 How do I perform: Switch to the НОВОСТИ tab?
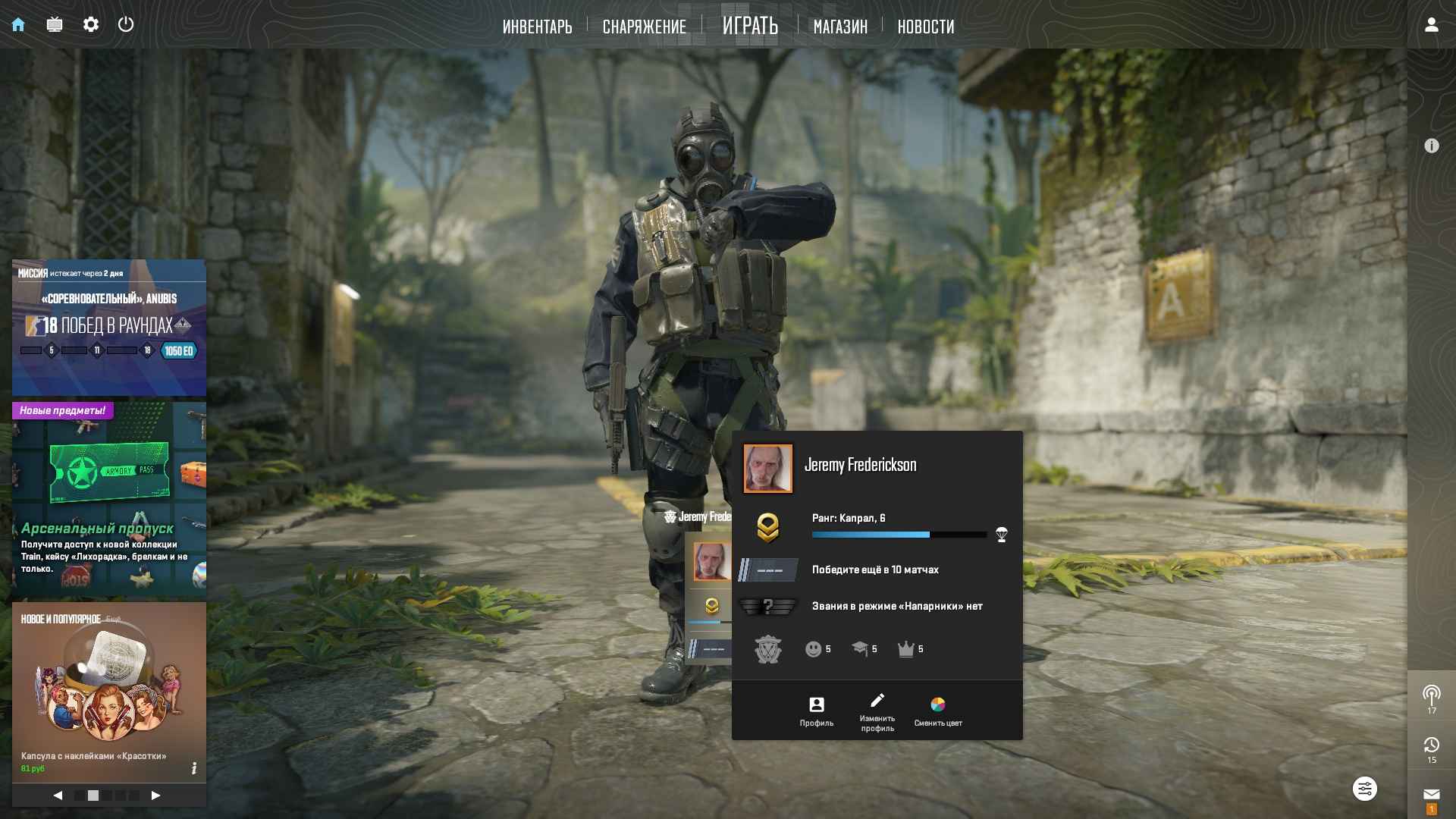pos(925,27)
